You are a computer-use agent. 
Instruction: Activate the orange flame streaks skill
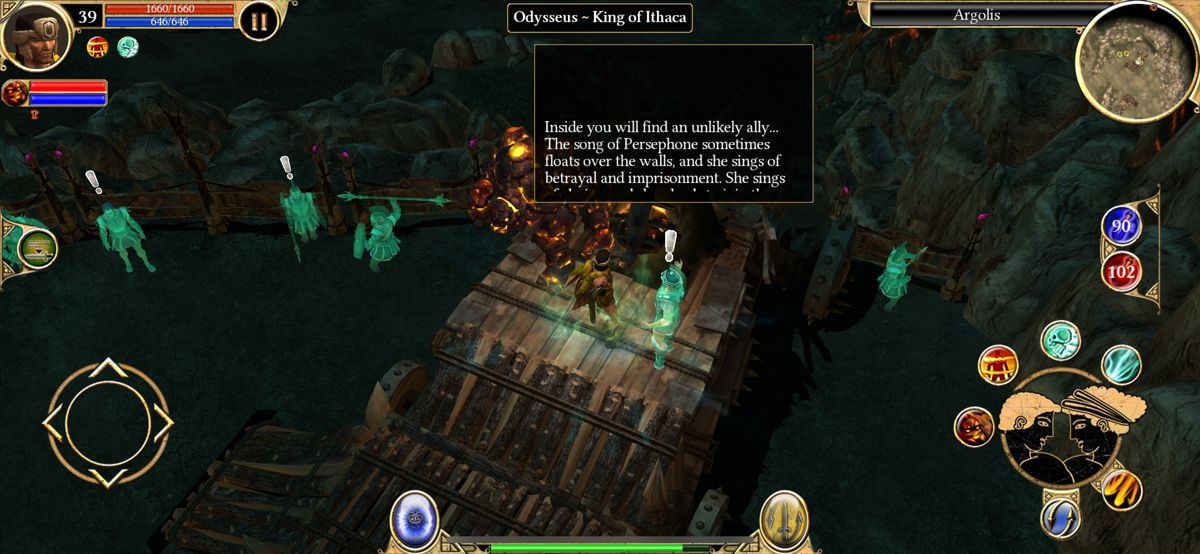[1121, 489]
